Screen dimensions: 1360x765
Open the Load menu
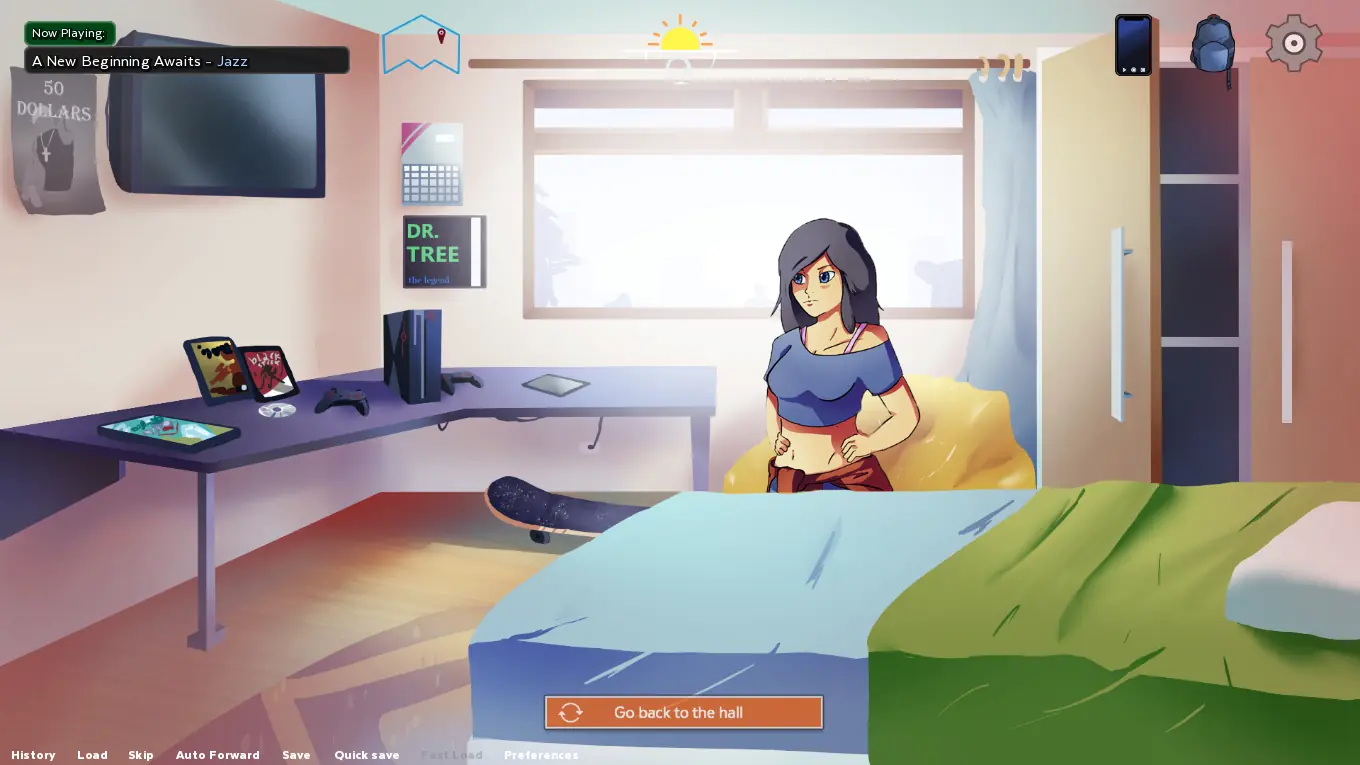click(92, 755)
